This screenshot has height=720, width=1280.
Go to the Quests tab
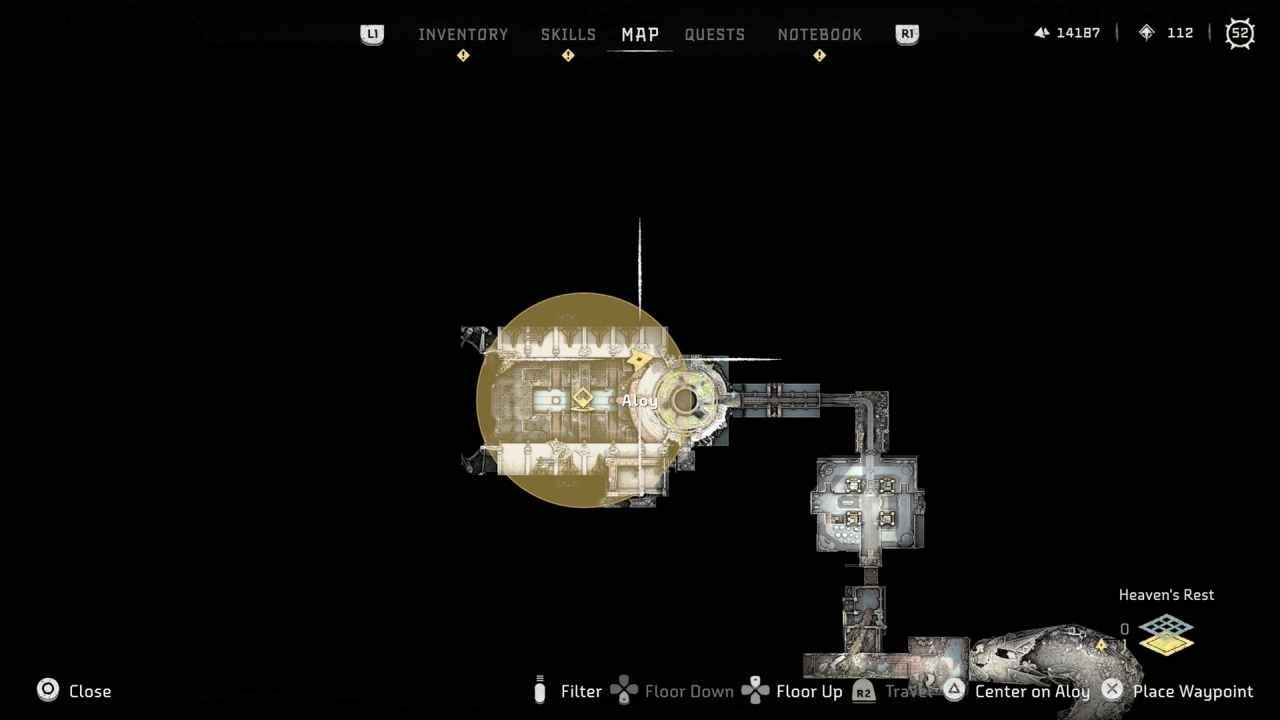click(715, 34)
